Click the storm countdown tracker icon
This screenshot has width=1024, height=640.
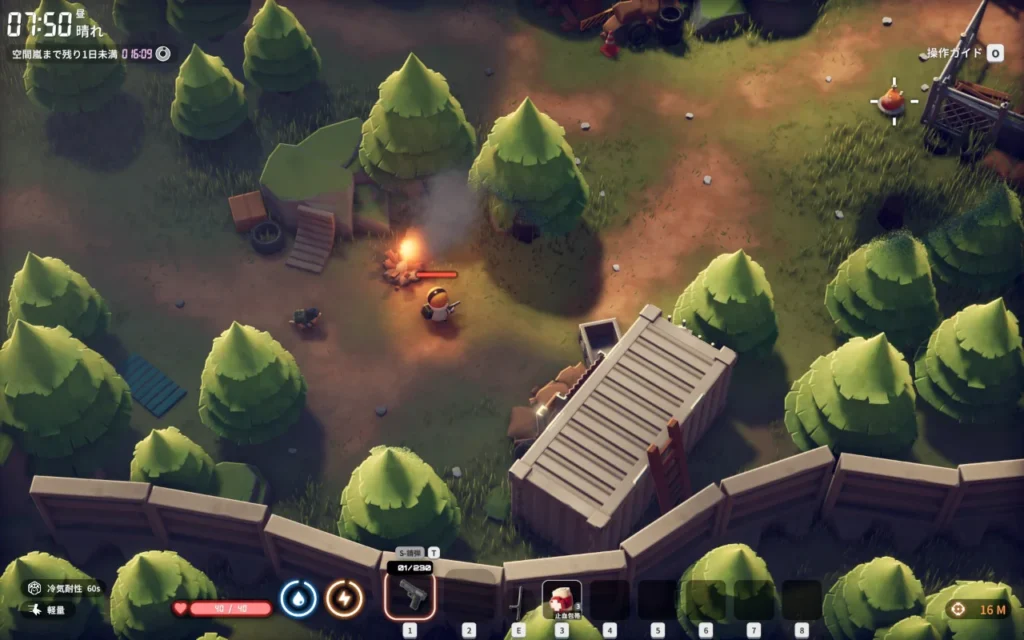163,53
